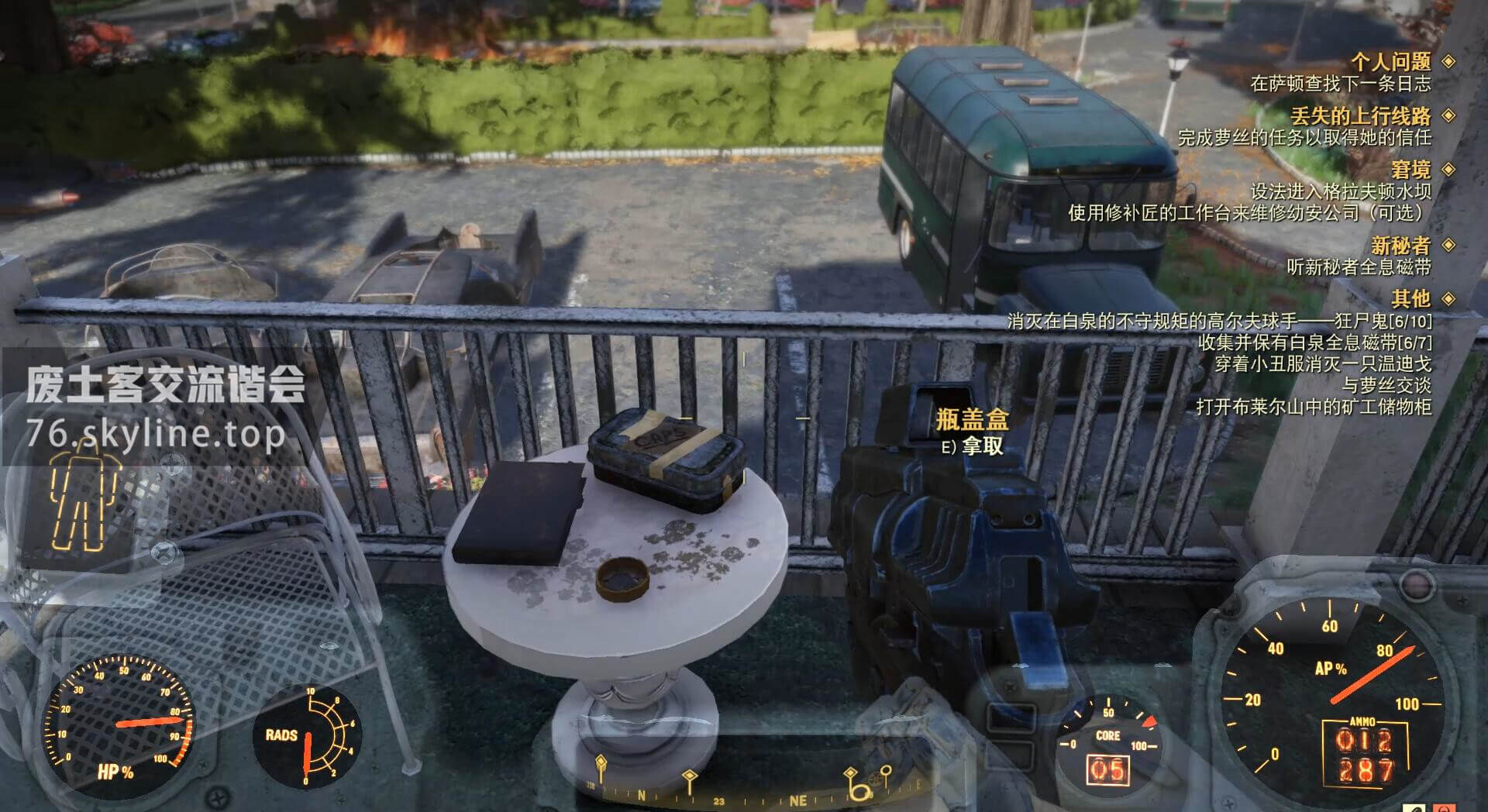The height and width of the screenshot is (812, 1488).
Task: Select the 新秘者 quest header
Action: pos(1400,246)
